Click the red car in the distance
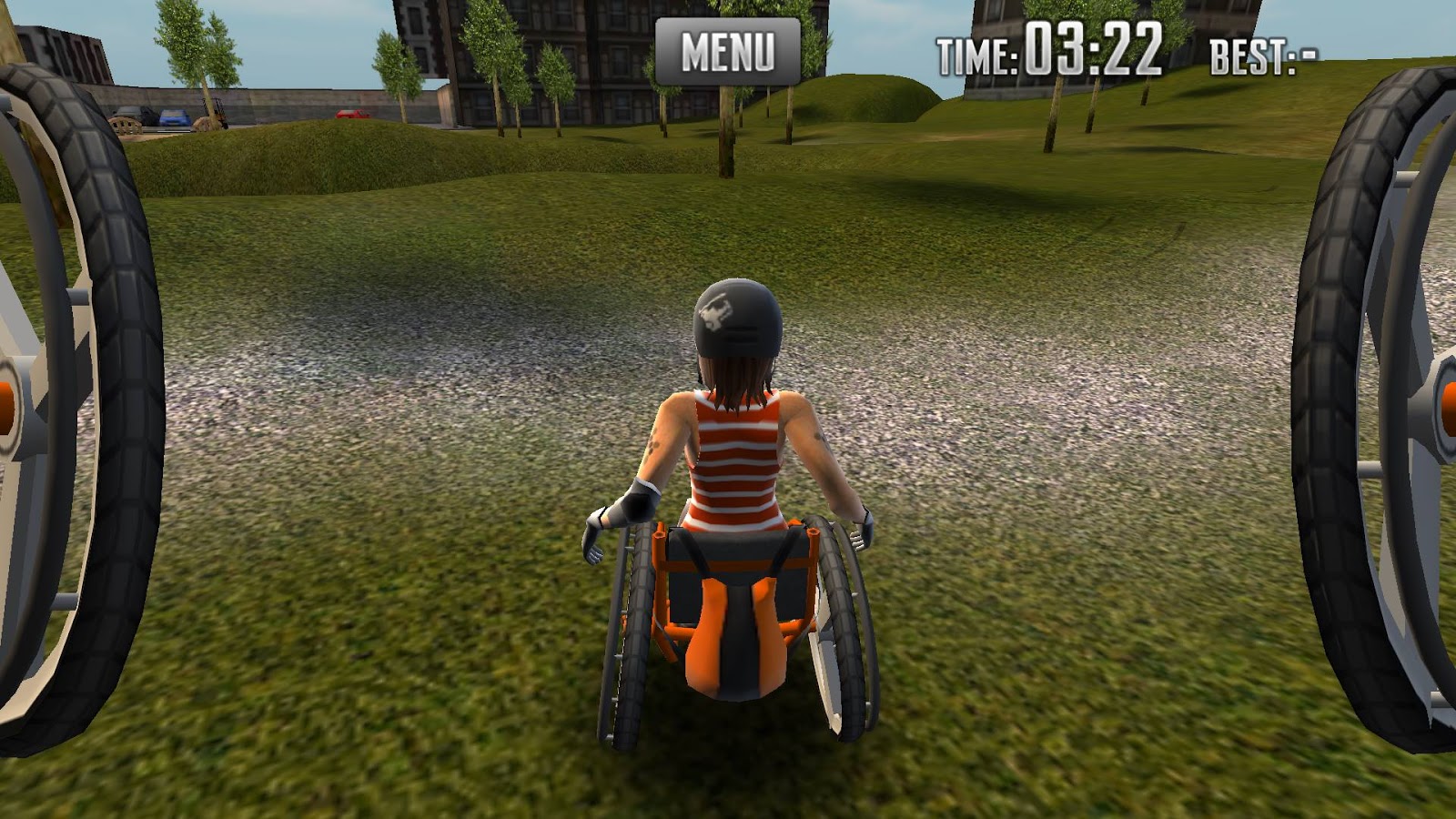 point(353,114)
